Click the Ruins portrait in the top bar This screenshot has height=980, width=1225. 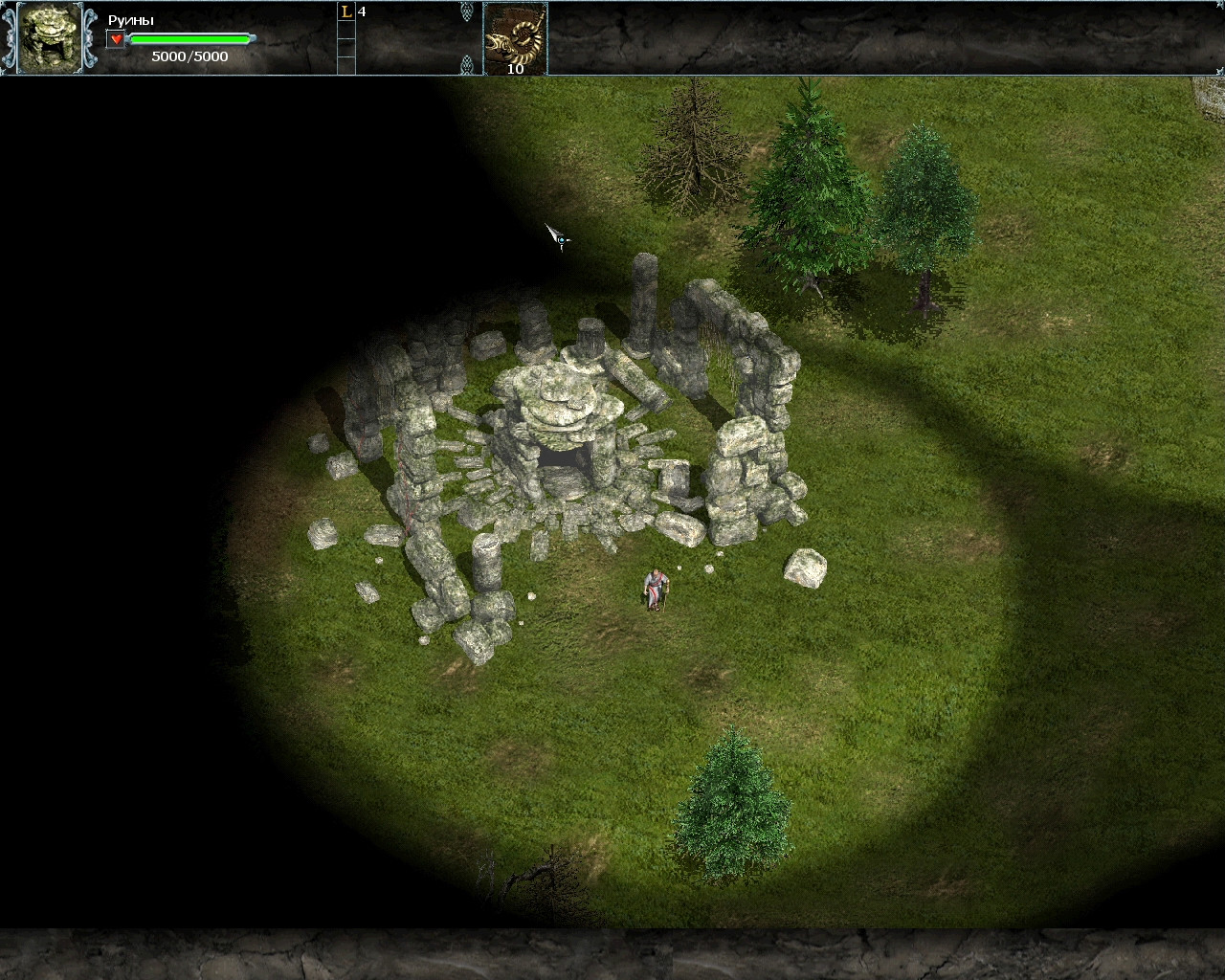coord(50,37)
